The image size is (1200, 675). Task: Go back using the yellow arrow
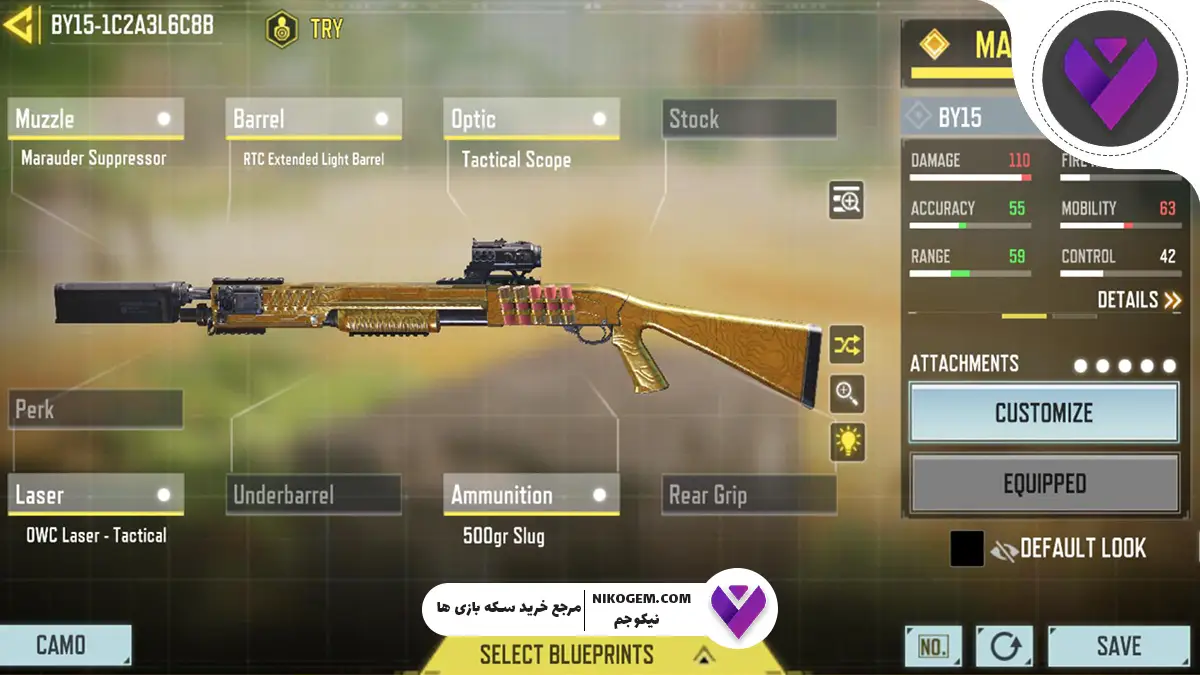(20, 25)
